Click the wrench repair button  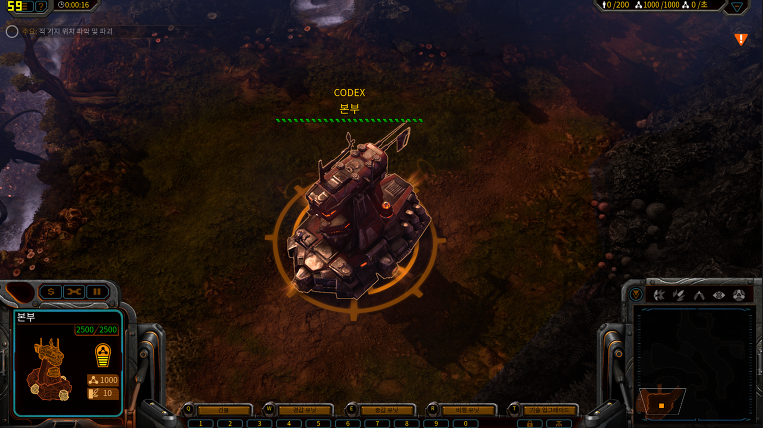tap(72, 292)
